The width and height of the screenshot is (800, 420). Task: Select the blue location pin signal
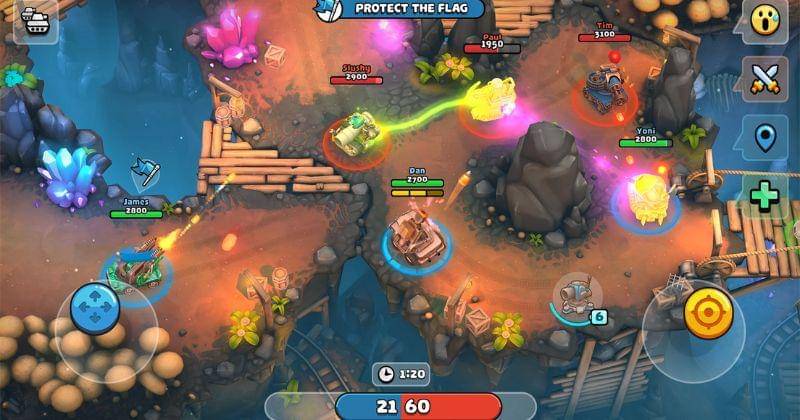point(765,137)
